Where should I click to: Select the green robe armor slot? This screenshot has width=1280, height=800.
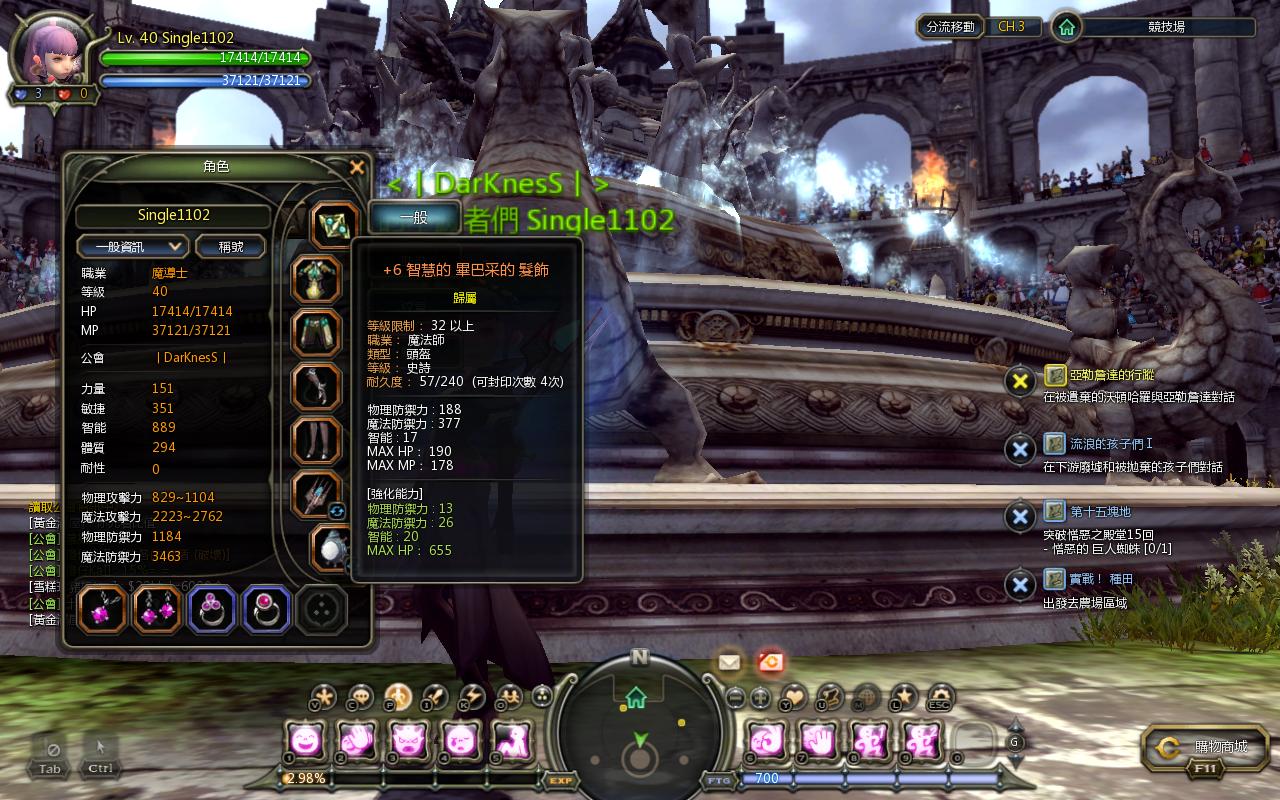tap(316, 279)
